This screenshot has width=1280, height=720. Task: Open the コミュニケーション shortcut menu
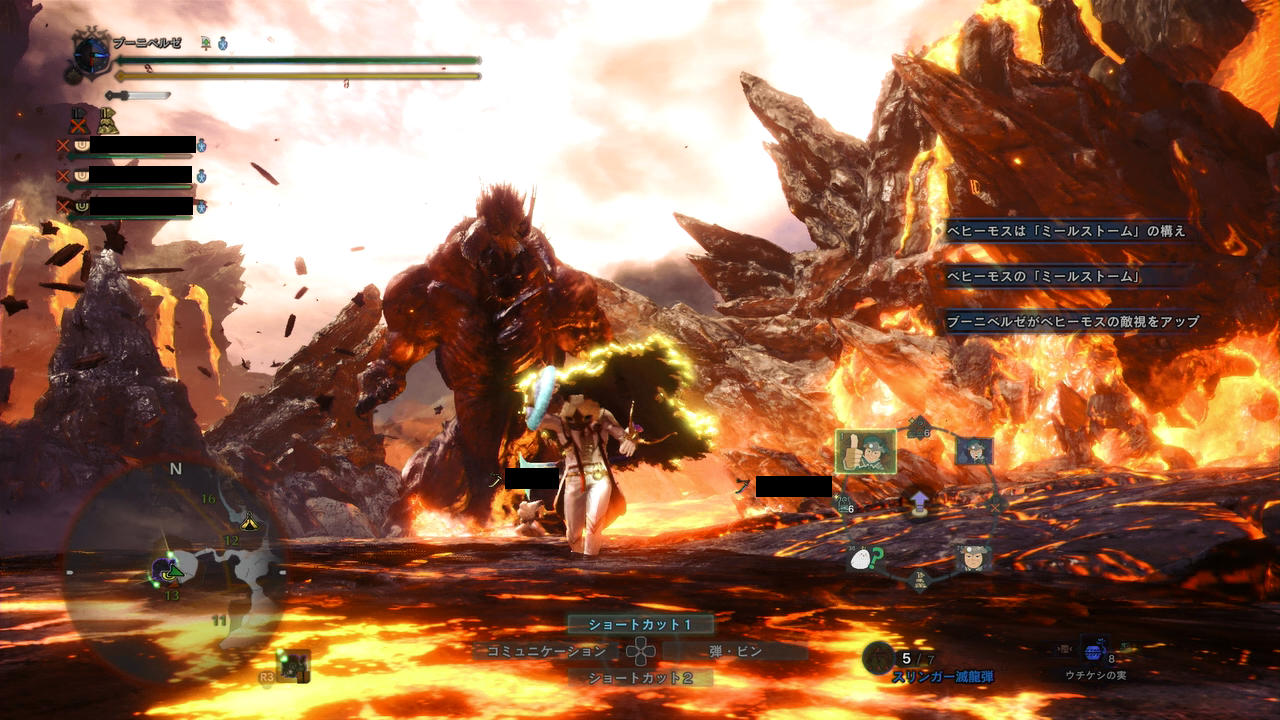tap(547, 651)
